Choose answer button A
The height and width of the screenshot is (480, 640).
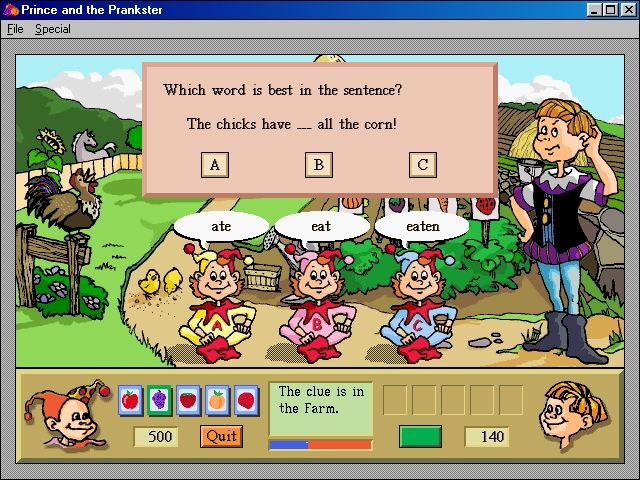(x=215, y=165)
